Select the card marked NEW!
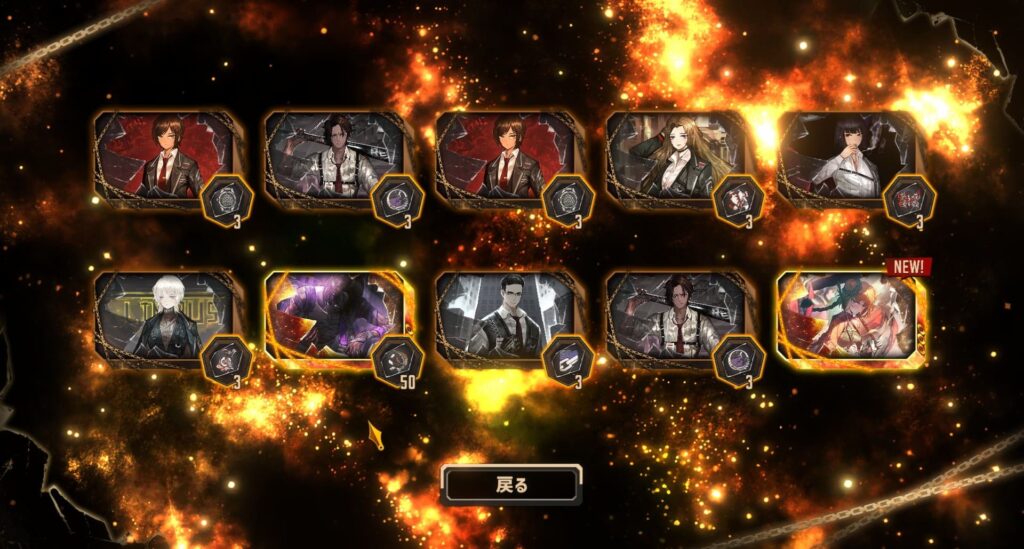 [x=849, y=317]
